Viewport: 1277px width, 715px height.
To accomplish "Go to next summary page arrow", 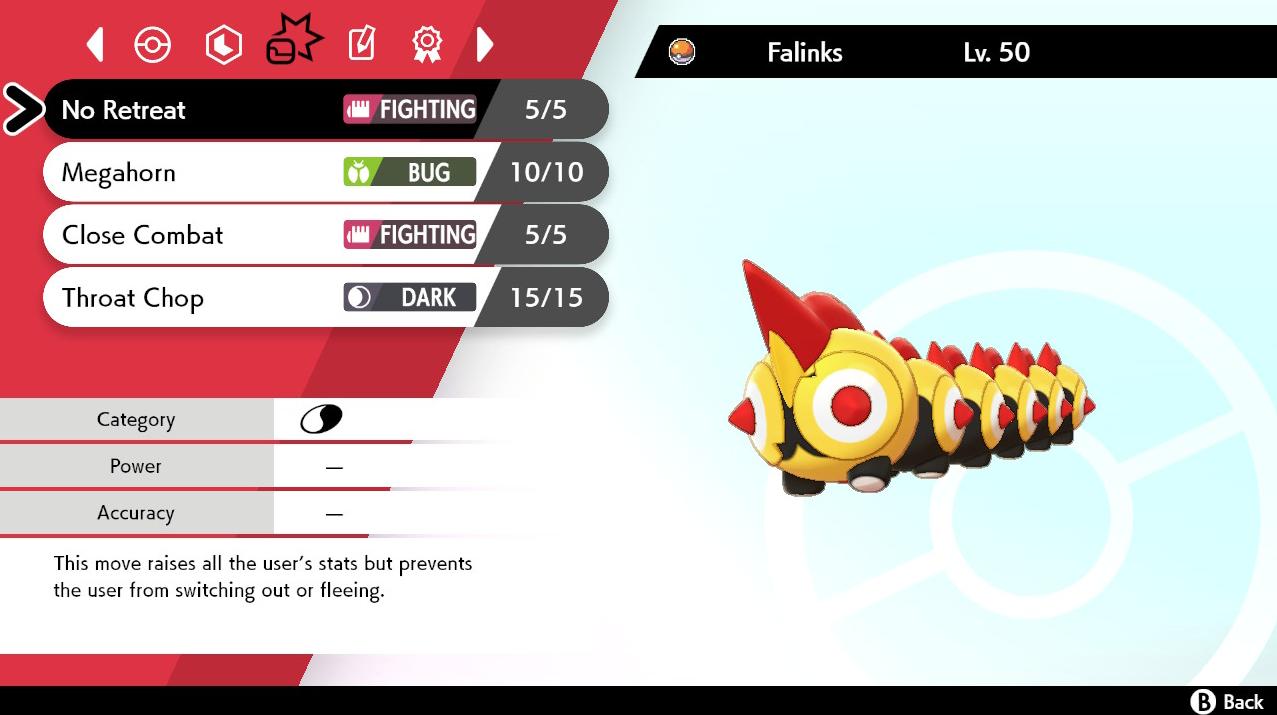I will pos(485,44).
